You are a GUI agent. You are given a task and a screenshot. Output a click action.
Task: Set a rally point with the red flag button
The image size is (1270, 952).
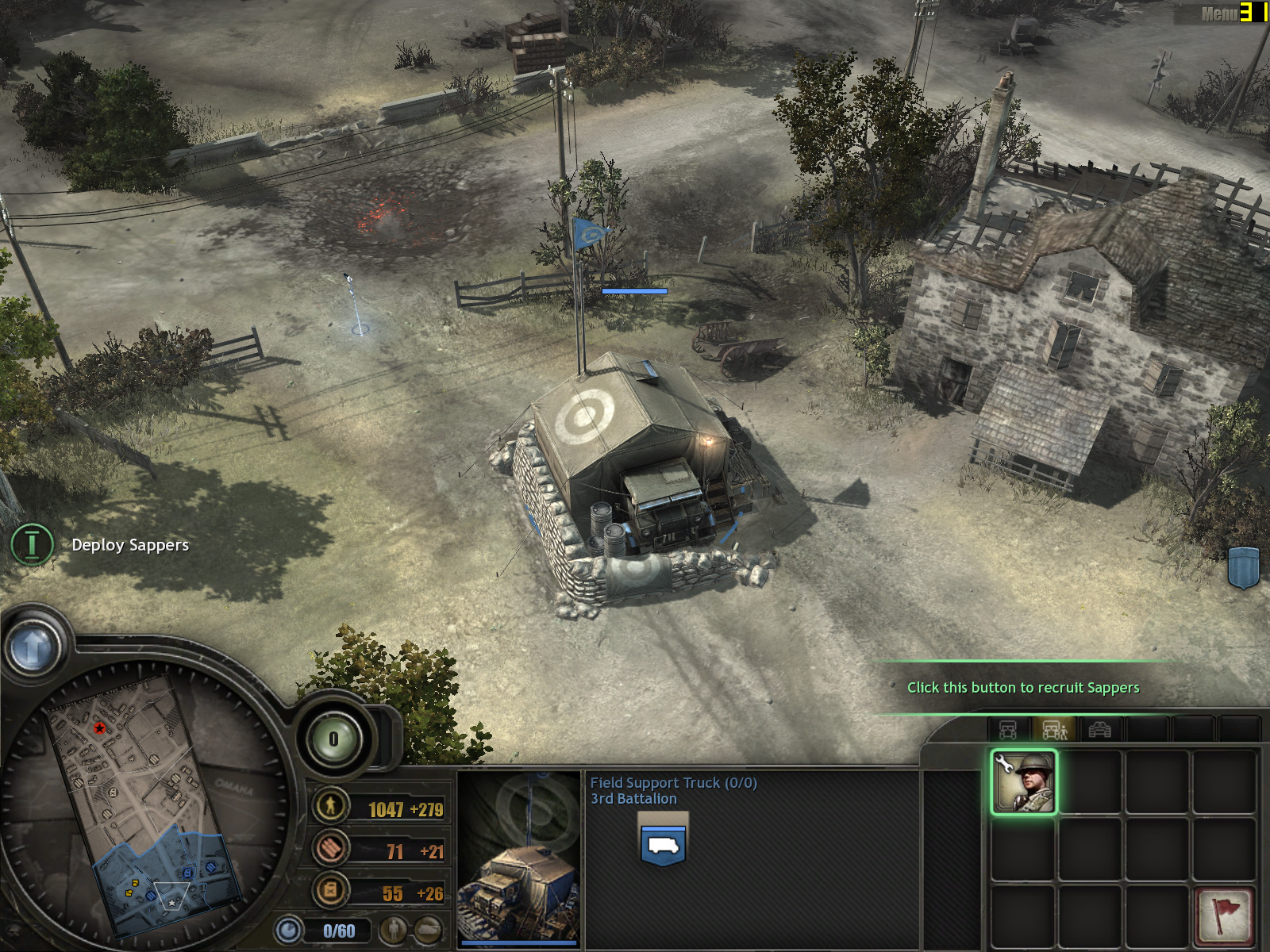(x=1223, y=914)
